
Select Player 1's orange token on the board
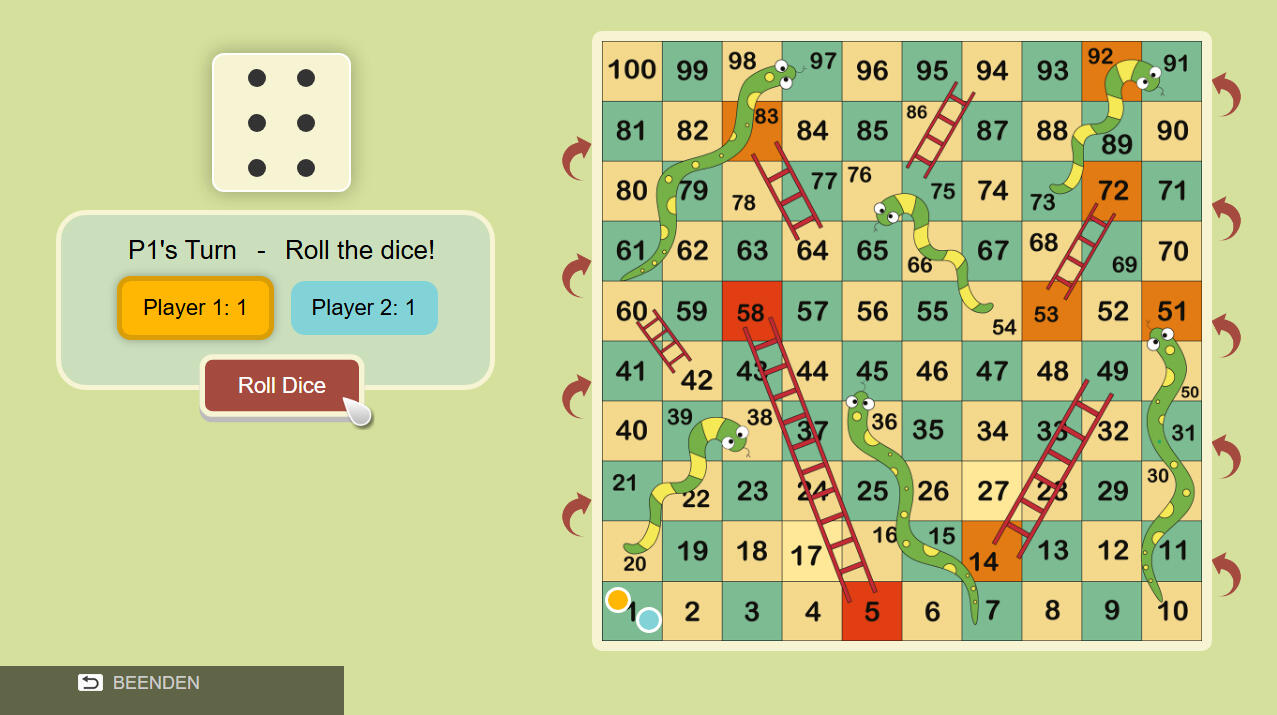click(x=618, y=600)
